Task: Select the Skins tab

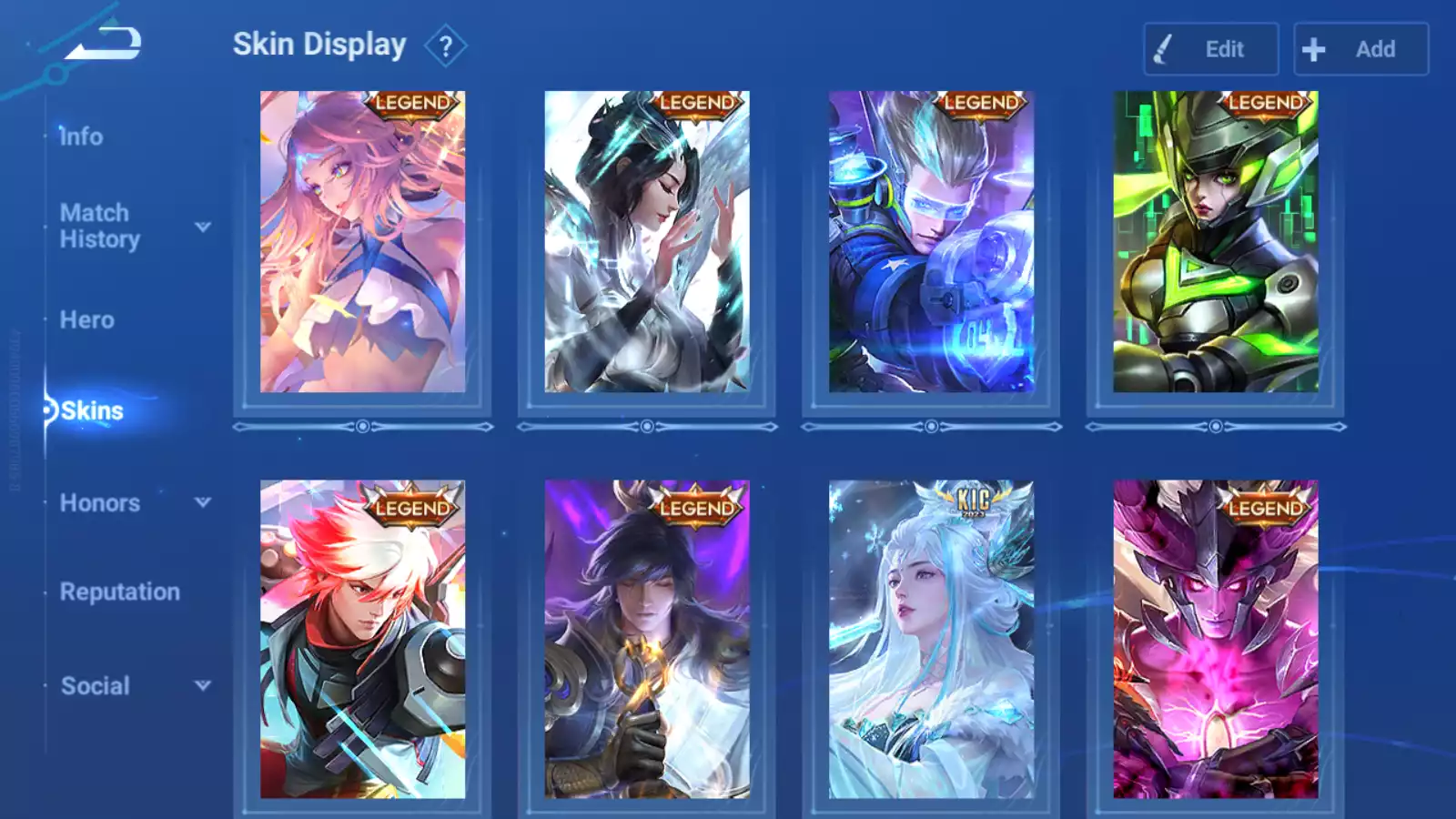Action: tap(92, 410)
